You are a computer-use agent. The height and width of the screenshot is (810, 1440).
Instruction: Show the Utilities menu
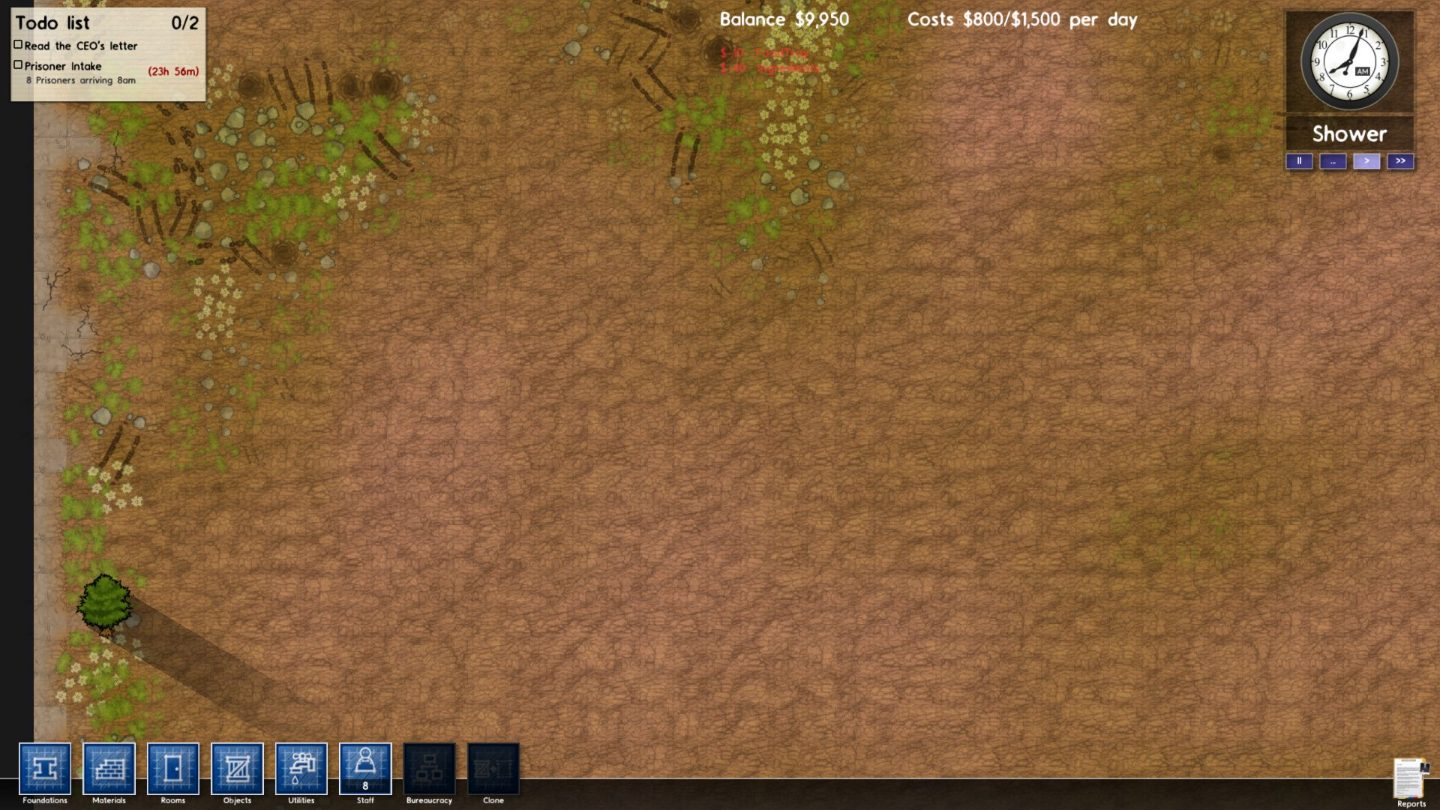(301, 768)
